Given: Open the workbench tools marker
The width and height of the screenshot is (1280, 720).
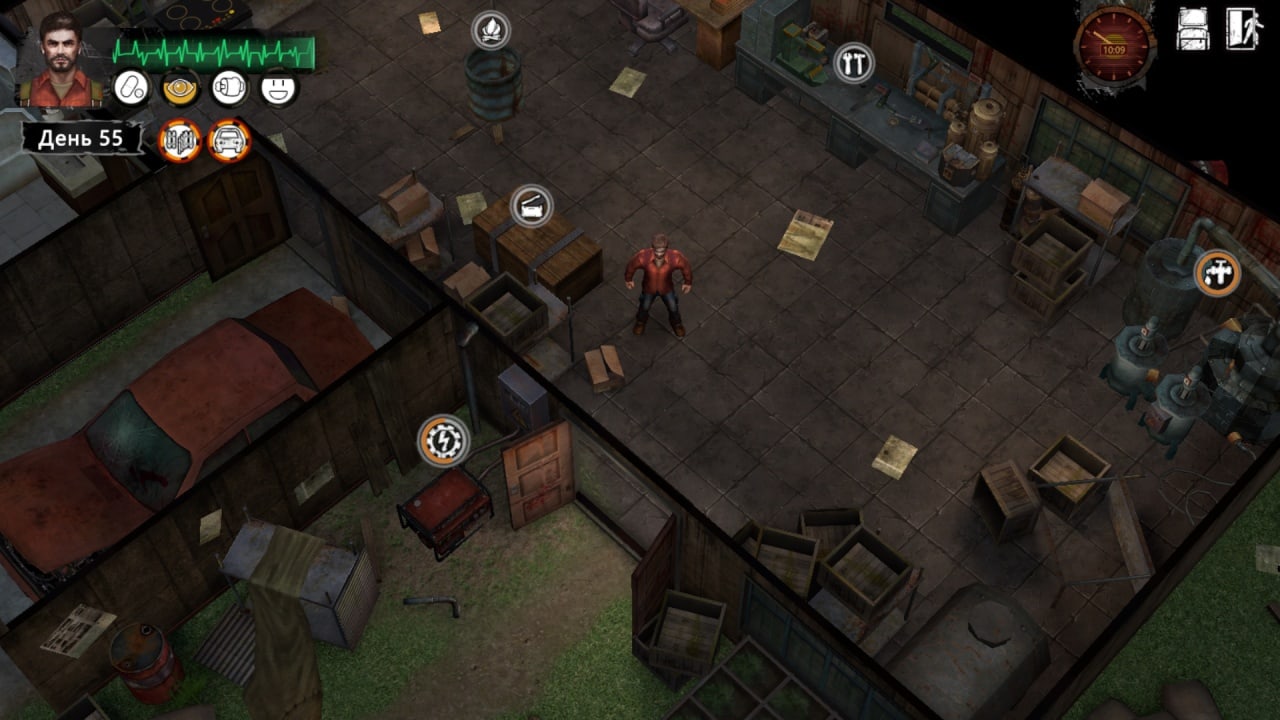Looking at the screenshot, I should (853, 64).
